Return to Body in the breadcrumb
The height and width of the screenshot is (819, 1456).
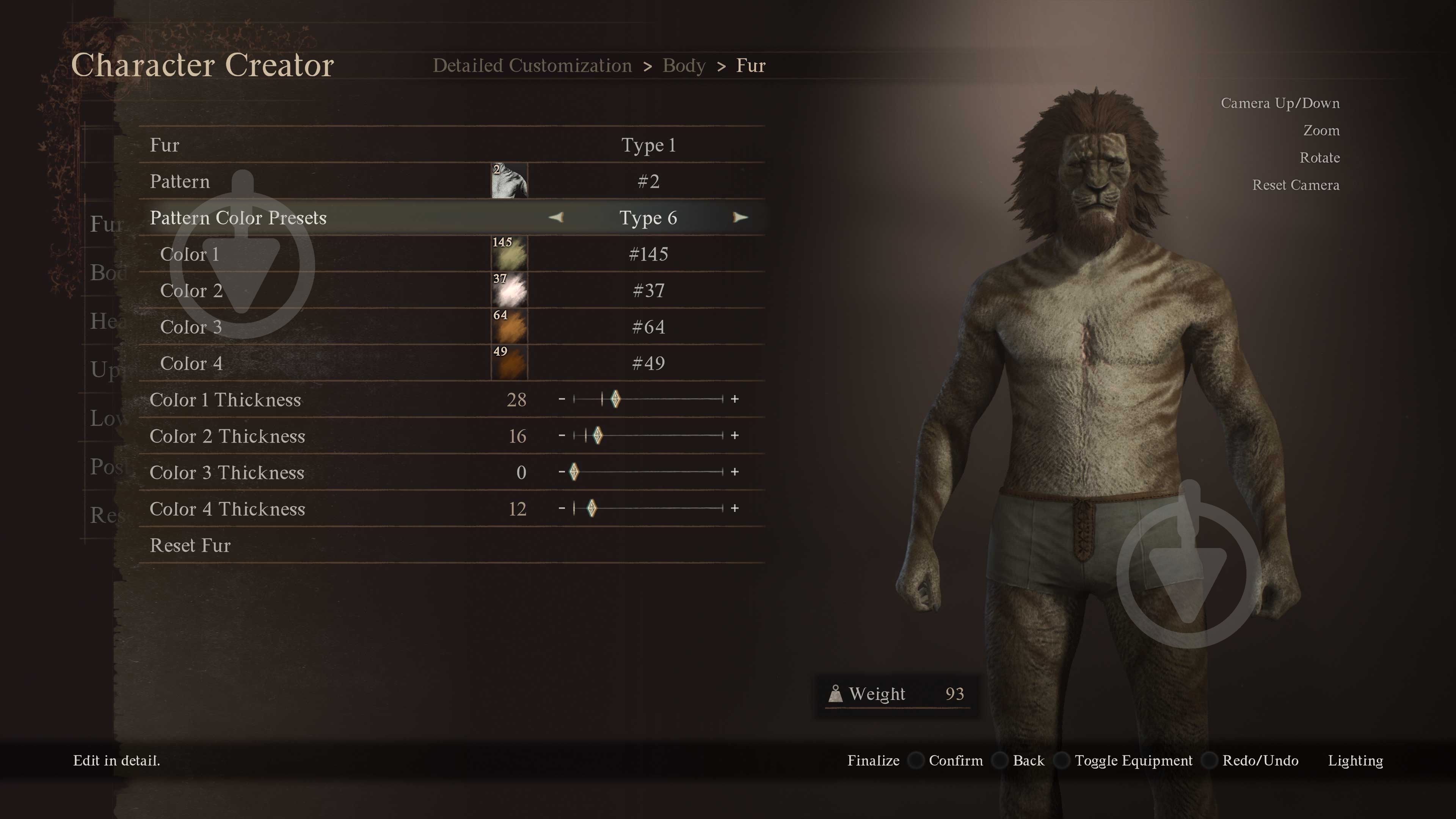tap(684, 66)
